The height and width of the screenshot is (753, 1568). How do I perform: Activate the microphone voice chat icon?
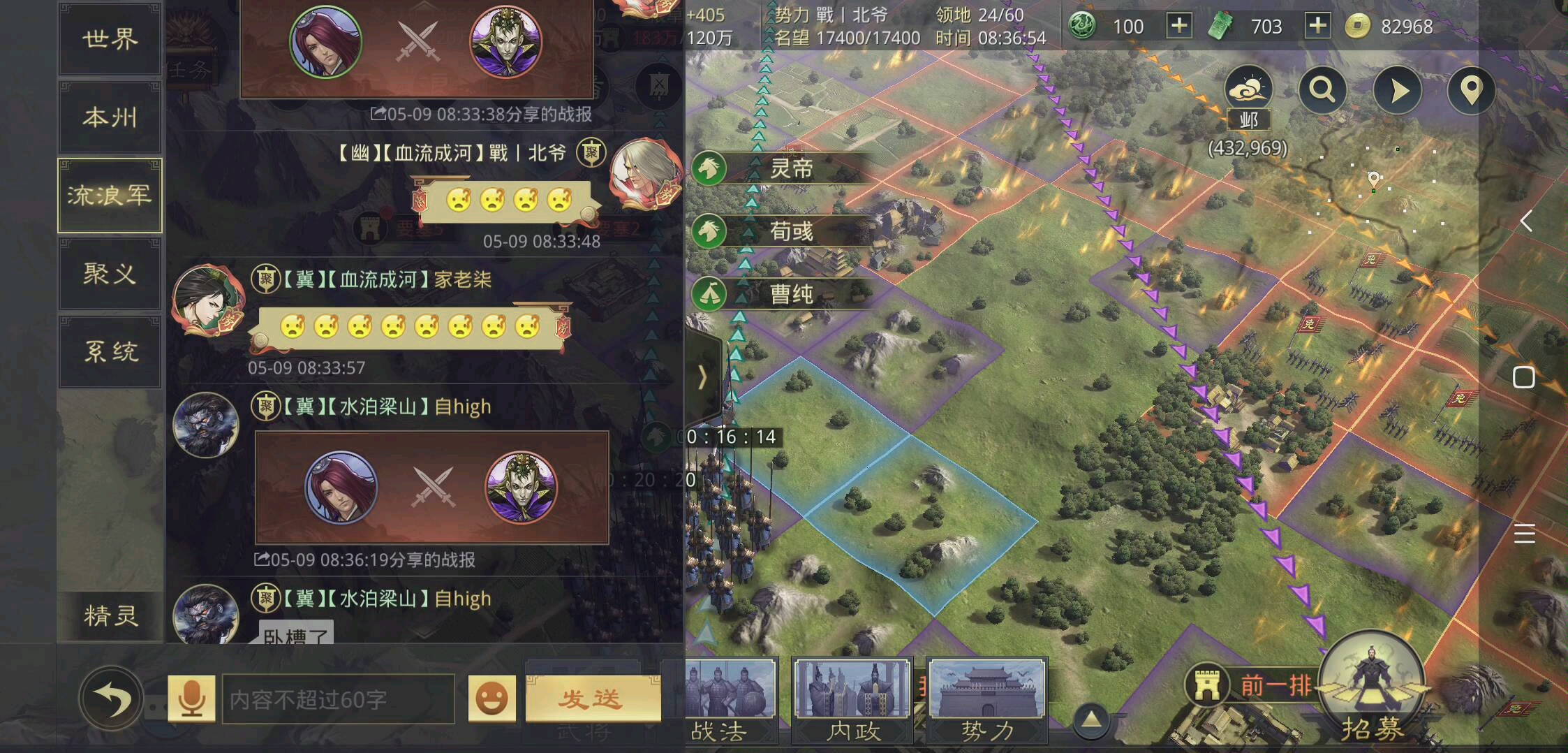[x=192, y=699]
